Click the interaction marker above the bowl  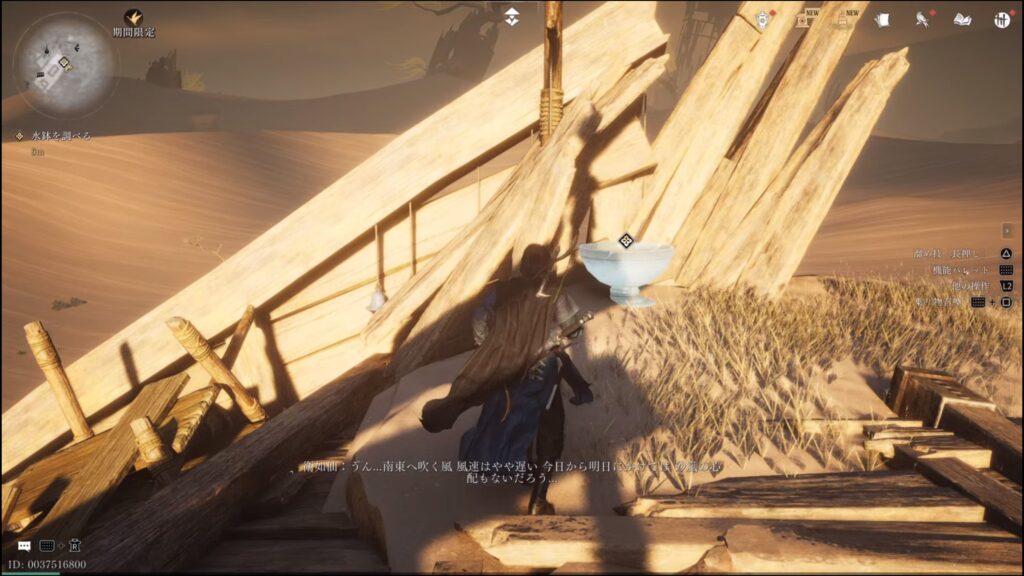(626, 240)
